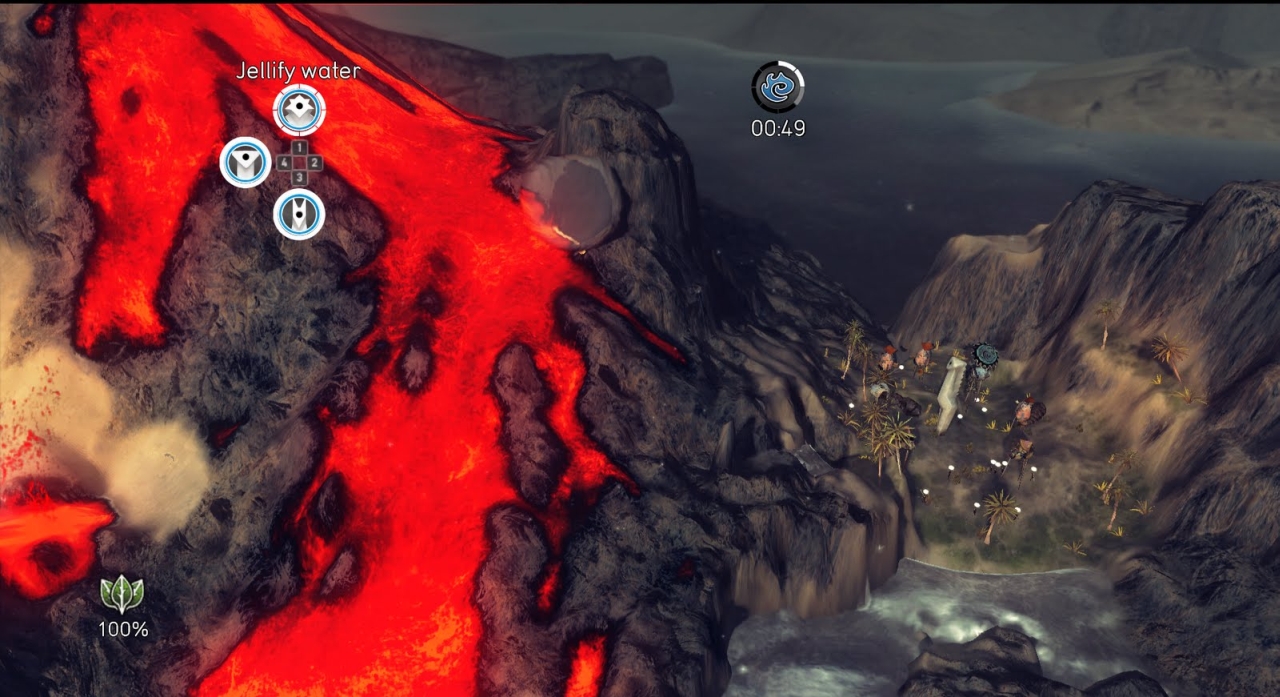Select the power icon beside d-pad number 4
Screen dimensions: 1280x697
tap(245, 162)
